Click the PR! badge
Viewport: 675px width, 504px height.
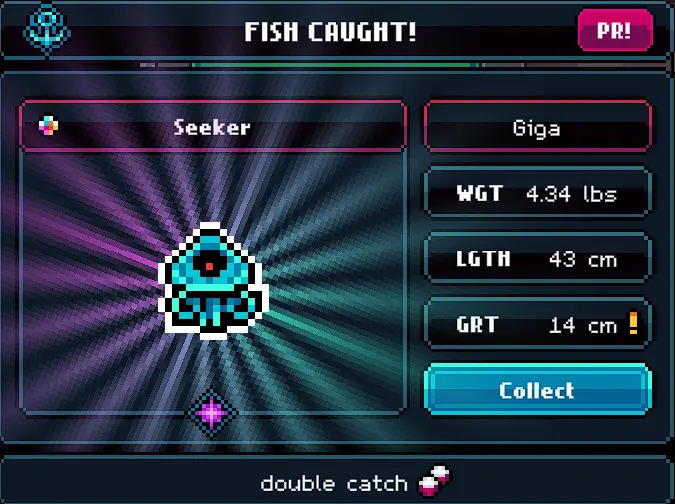coord(613,31)
